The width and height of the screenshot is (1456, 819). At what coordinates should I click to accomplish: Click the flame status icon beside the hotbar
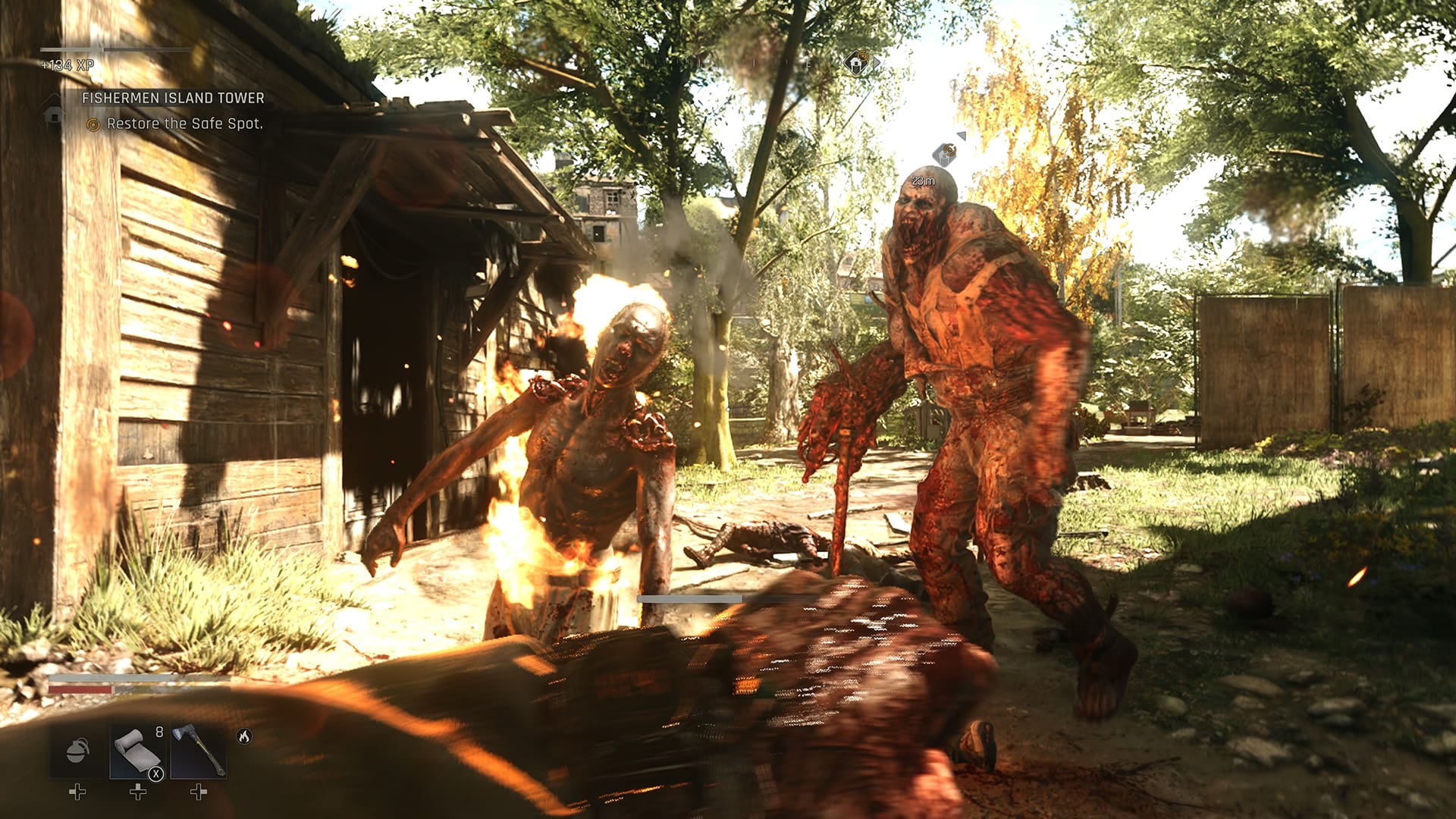[243, 736]
